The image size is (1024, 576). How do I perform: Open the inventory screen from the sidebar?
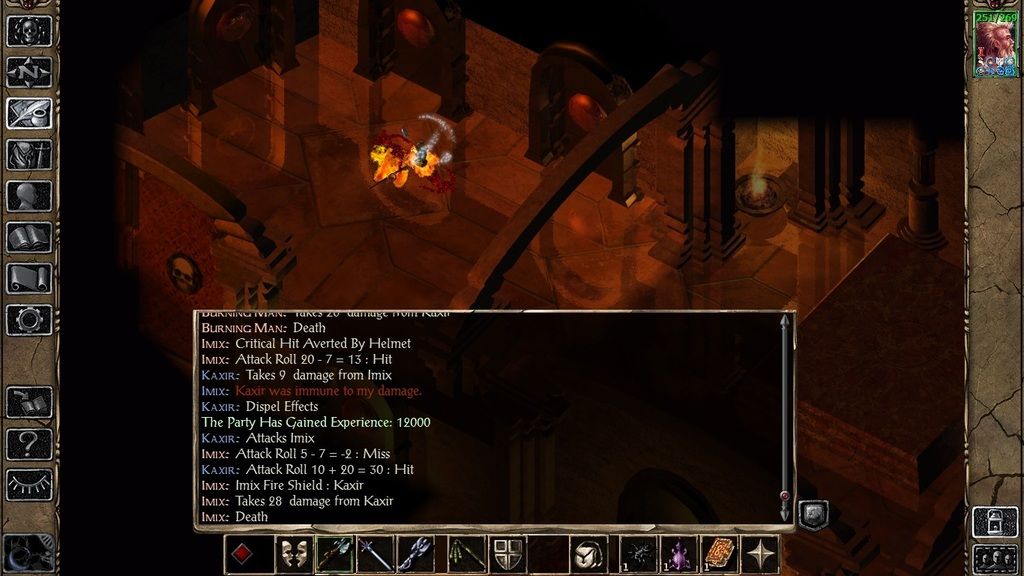(29, 154)
